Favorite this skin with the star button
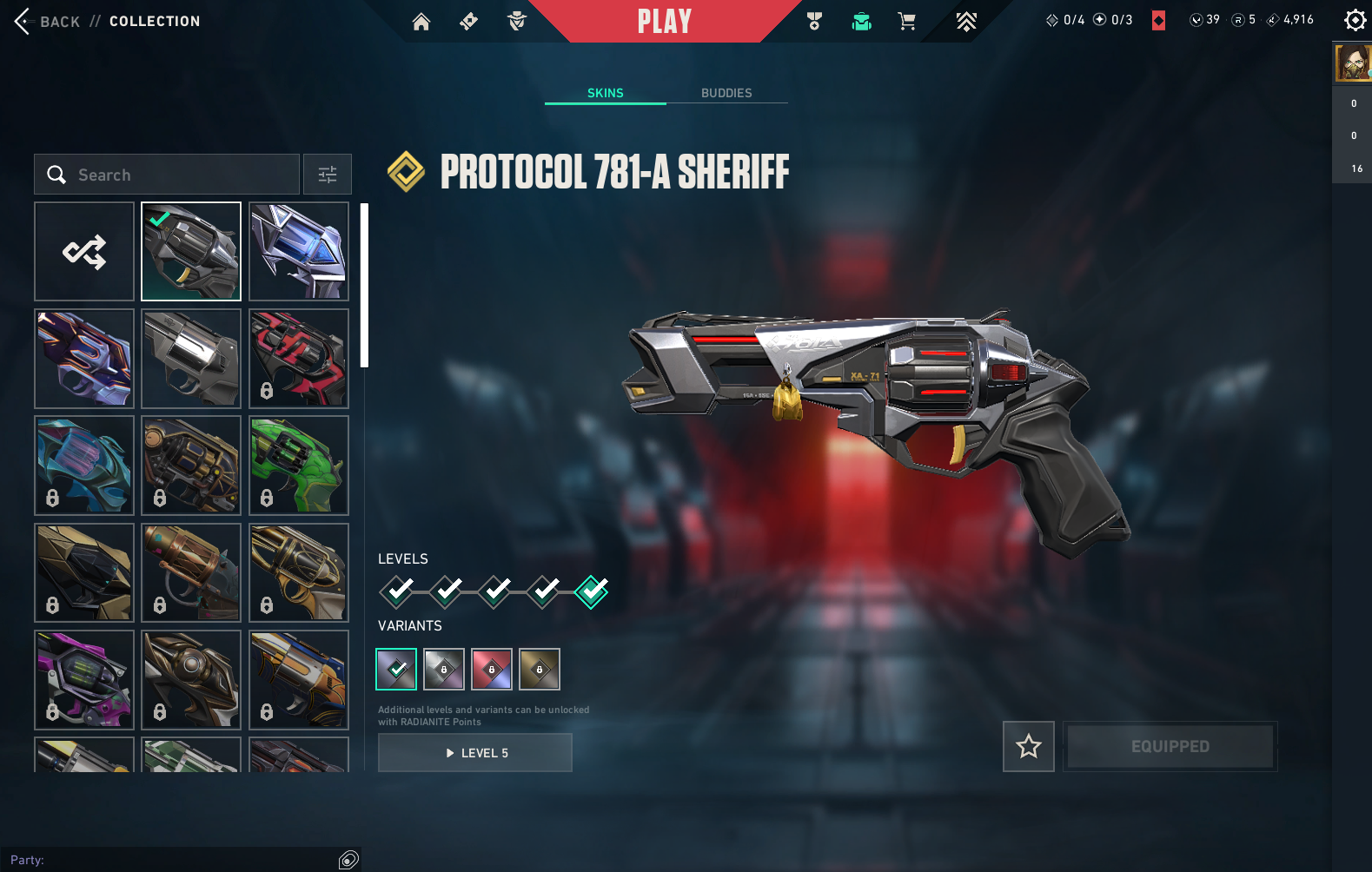The height and width of the screenshot is (872, 1372). coord(1029,746)
